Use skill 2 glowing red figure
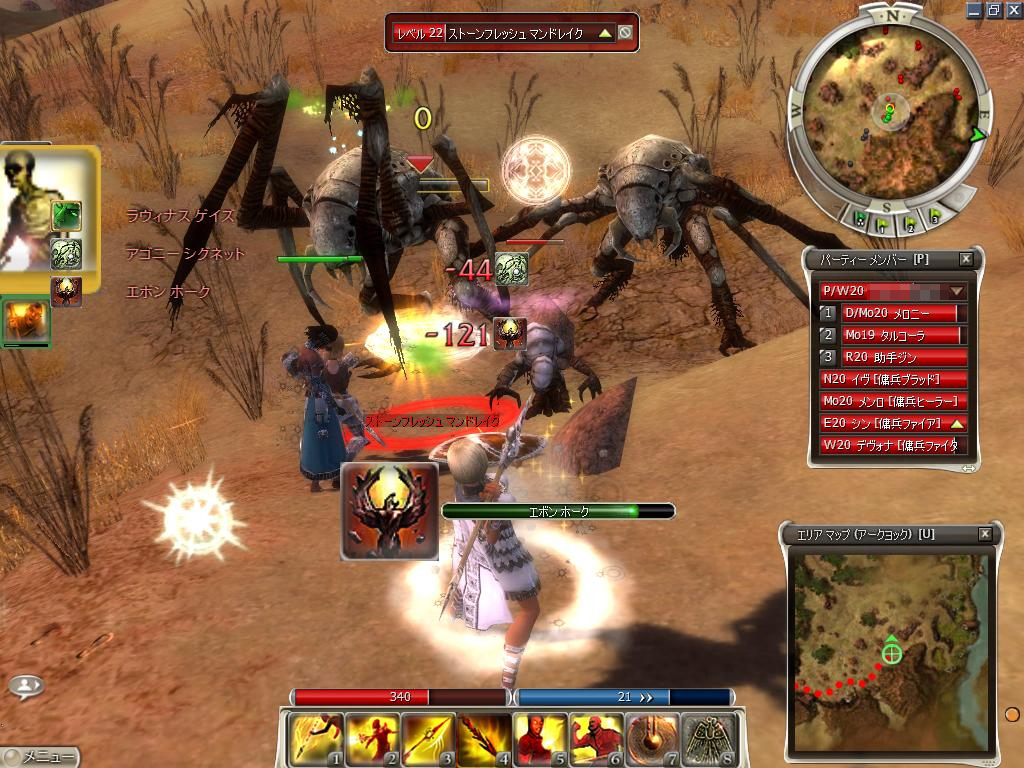The width and height of the screenshot is (1024, 768). tap(371, 739)
